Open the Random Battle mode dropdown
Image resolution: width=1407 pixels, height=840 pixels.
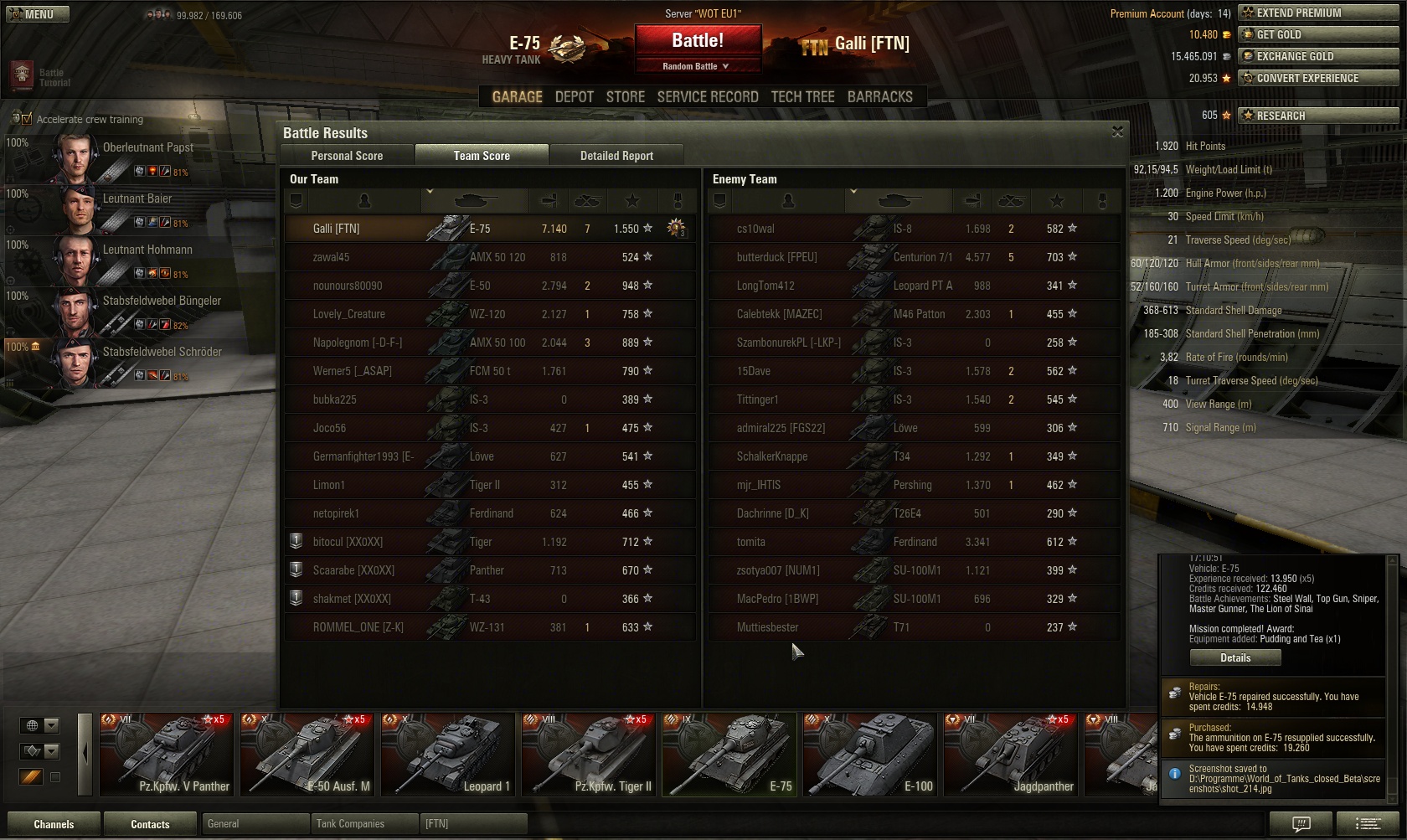coord(698,66)
